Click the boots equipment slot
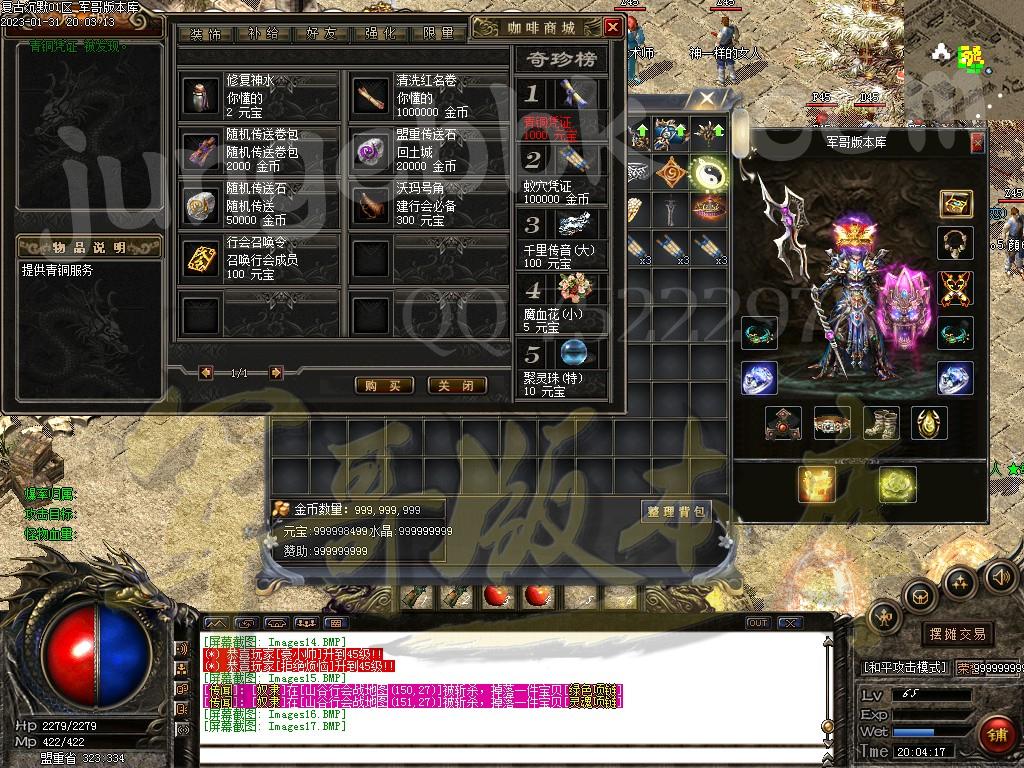 [880, 424]
